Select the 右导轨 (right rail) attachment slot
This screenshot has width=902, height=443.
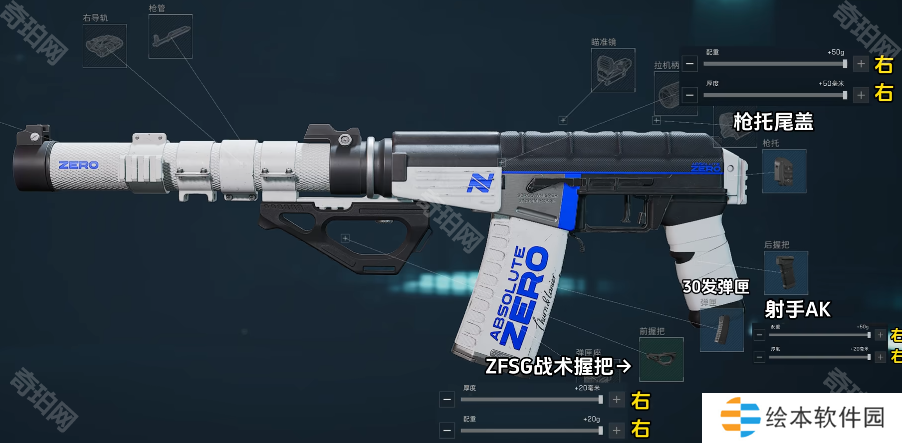pos(103,46)
